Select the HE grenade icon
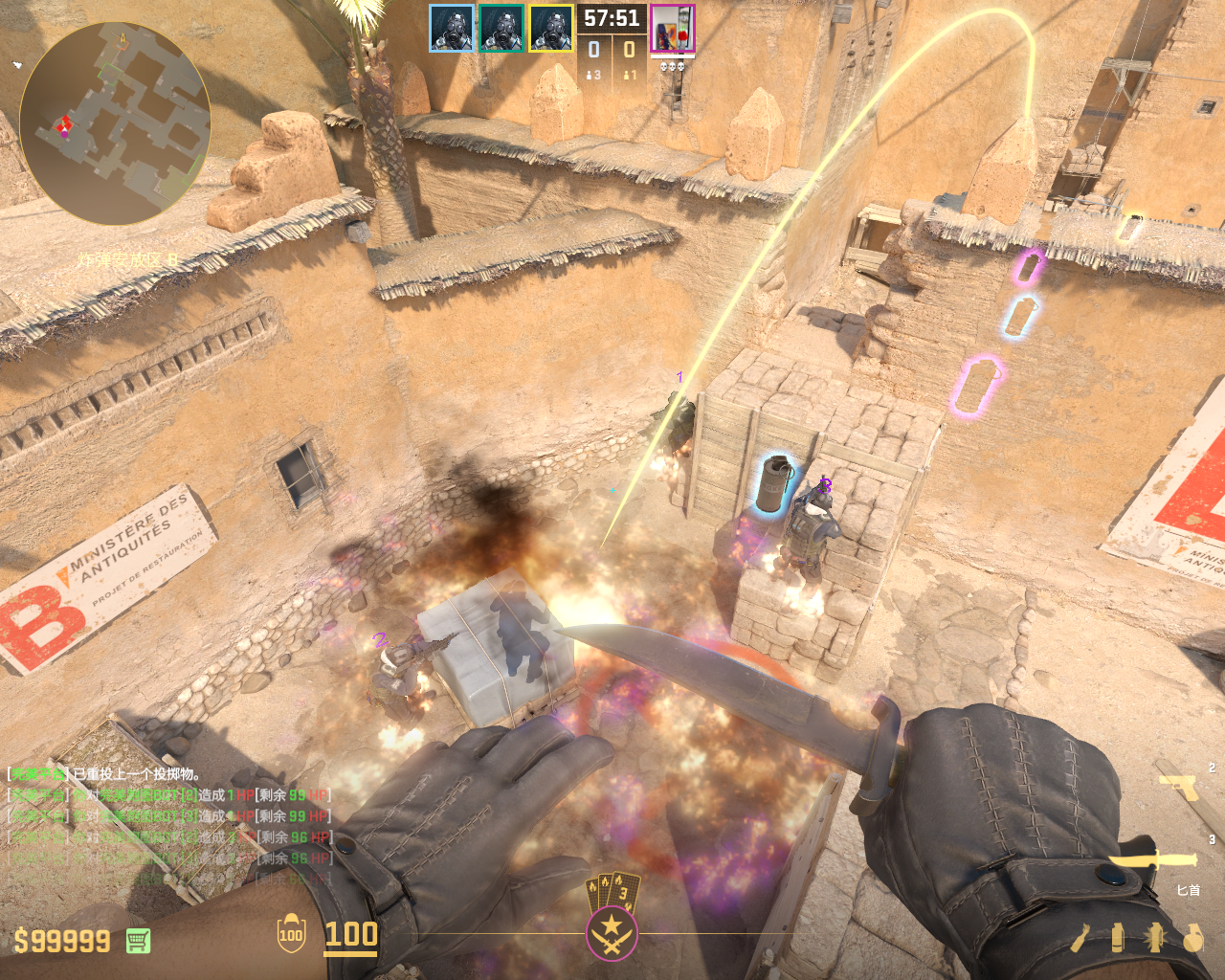 1192,938
